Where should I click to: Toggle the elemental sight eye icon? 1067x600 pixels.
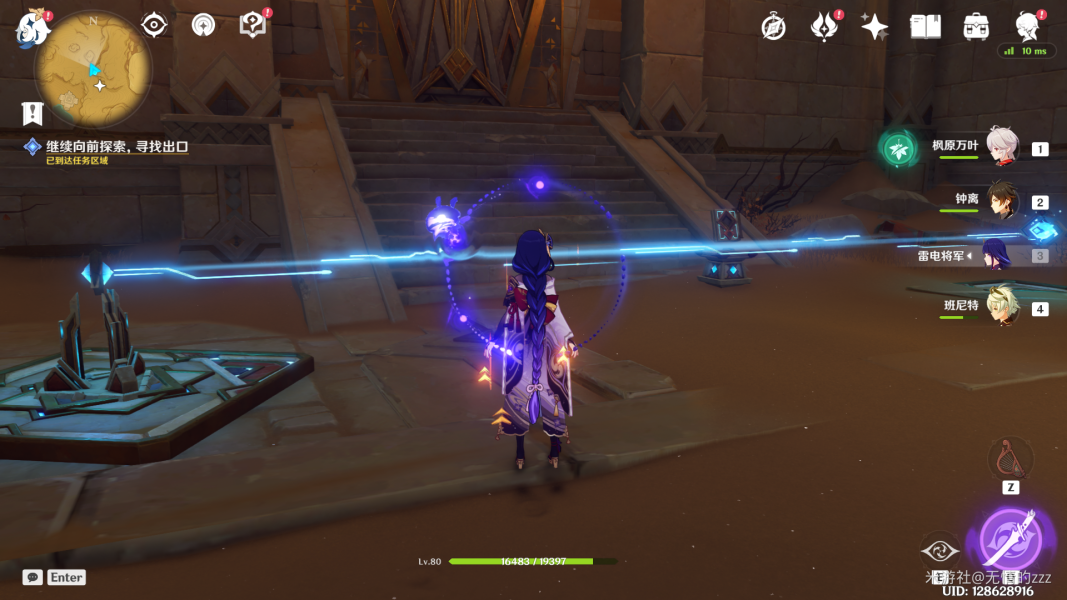[154, 25]
